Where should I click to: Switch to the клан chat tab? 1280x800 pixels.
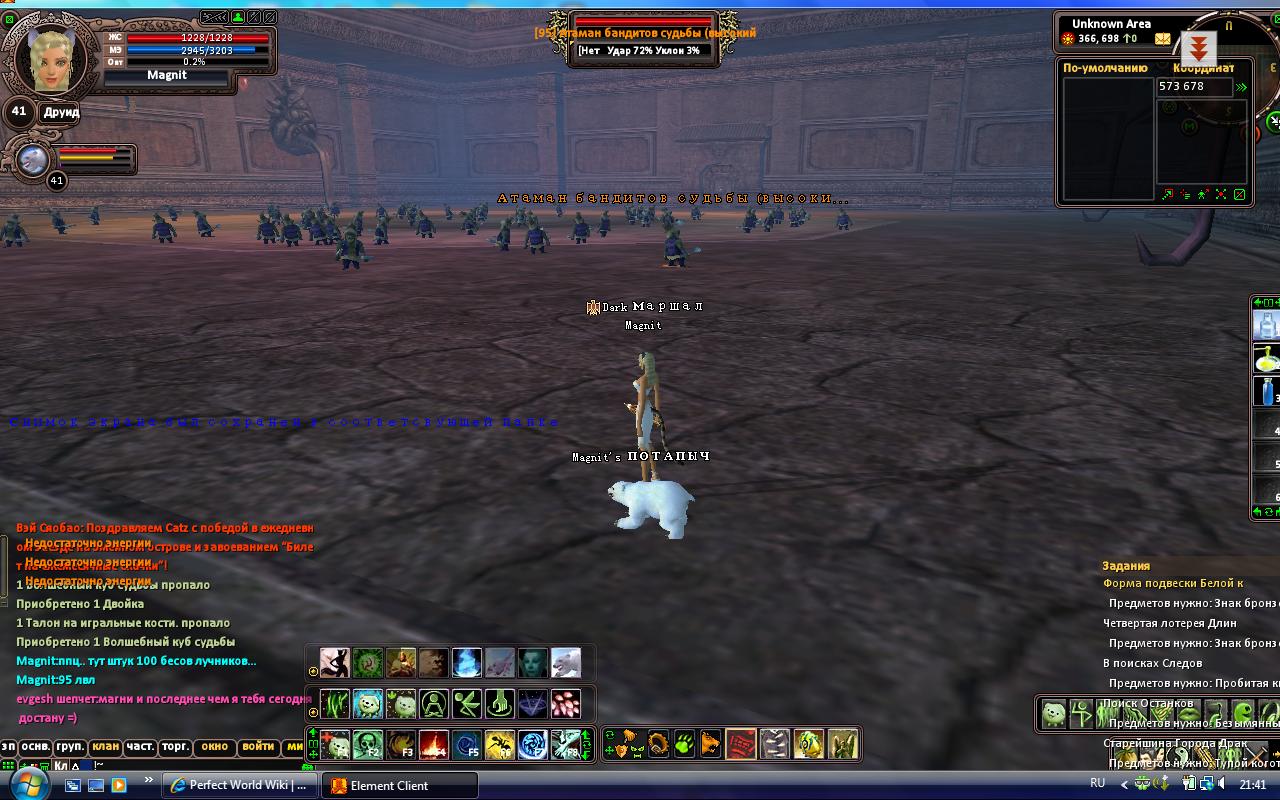point(105,747)
